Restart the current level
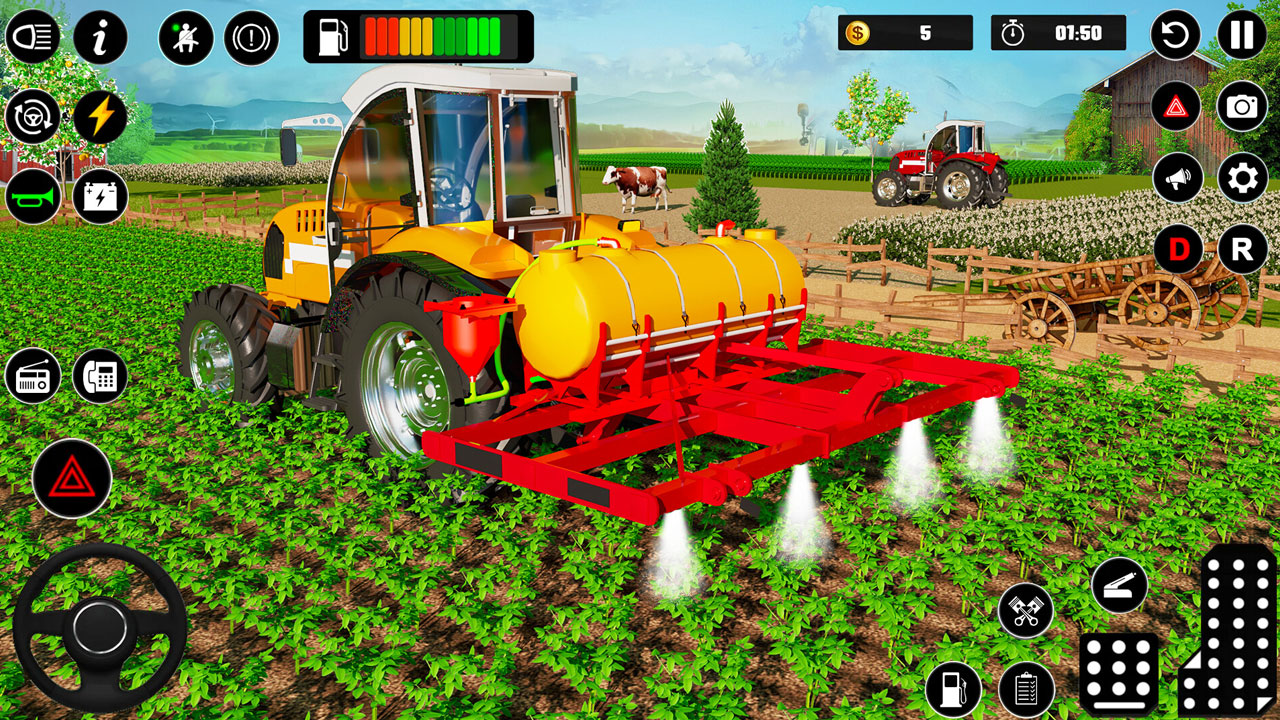The height and width of the screenshot is (720, 1280). [x=1177, y=32]
